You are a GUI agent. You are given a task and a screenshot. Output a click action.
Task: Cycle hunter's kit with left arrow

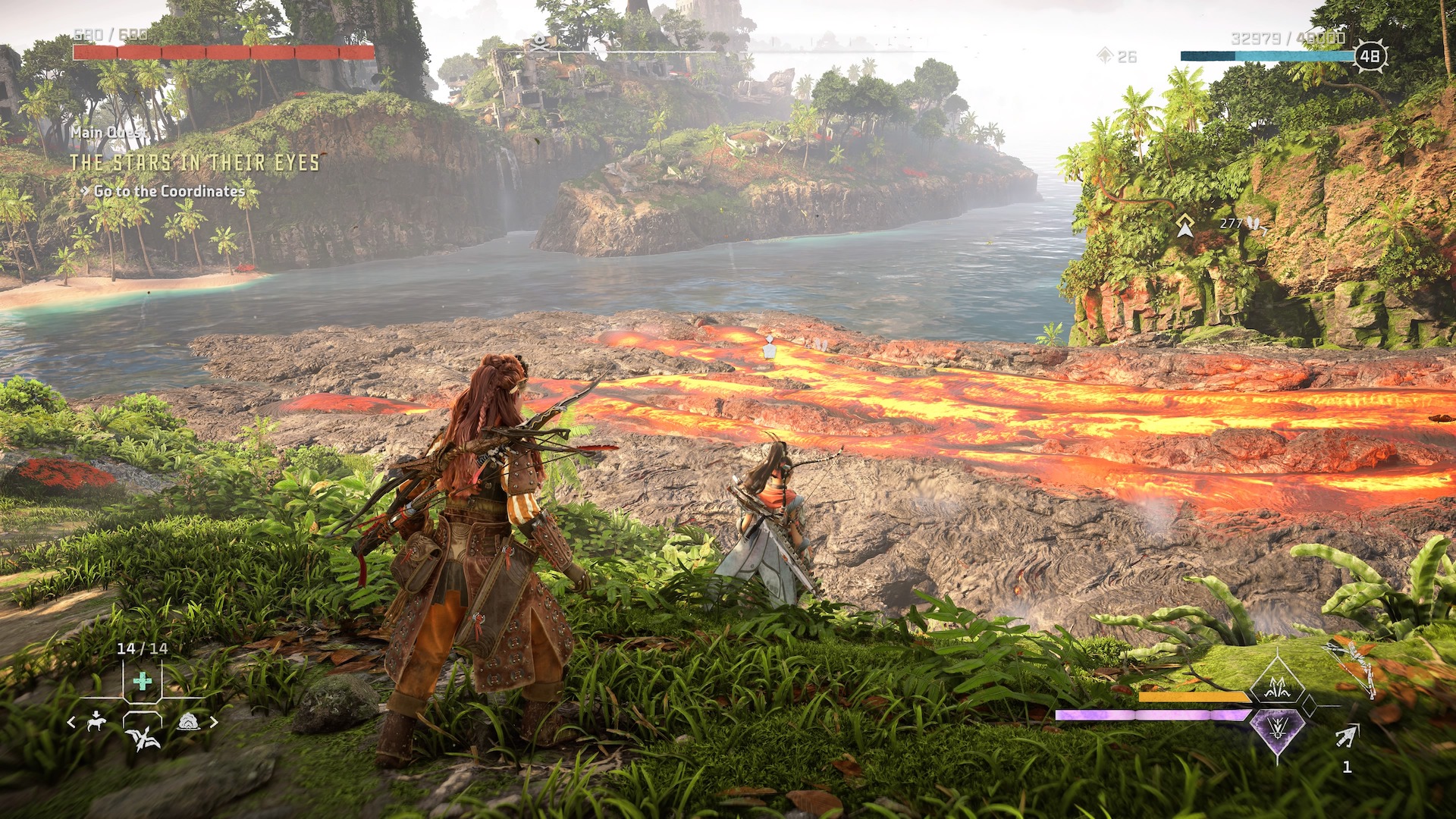(71, 723)
